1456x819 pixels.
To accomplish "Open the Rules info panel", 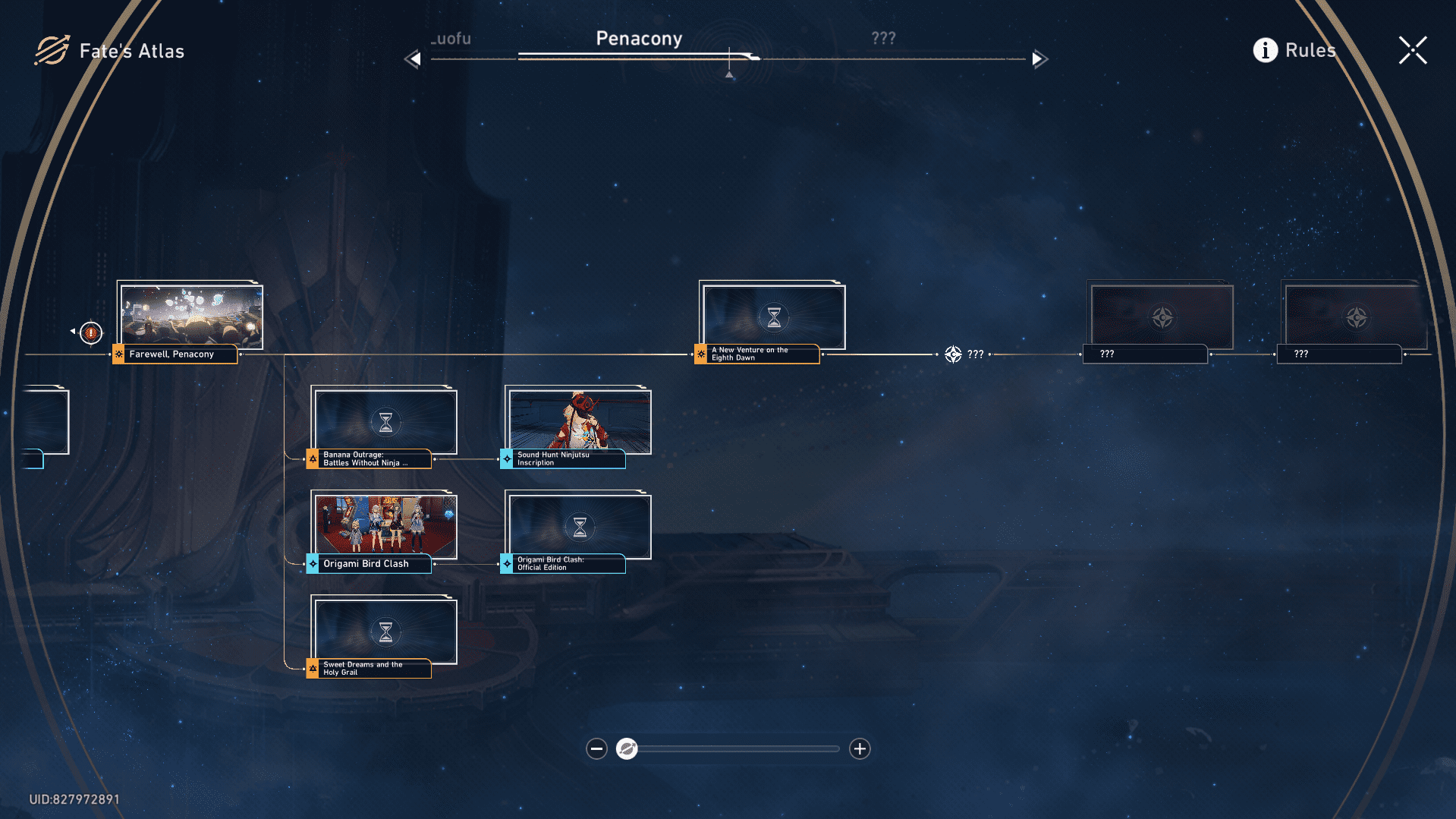I will pyautogui.click(x=1294, y=50).
